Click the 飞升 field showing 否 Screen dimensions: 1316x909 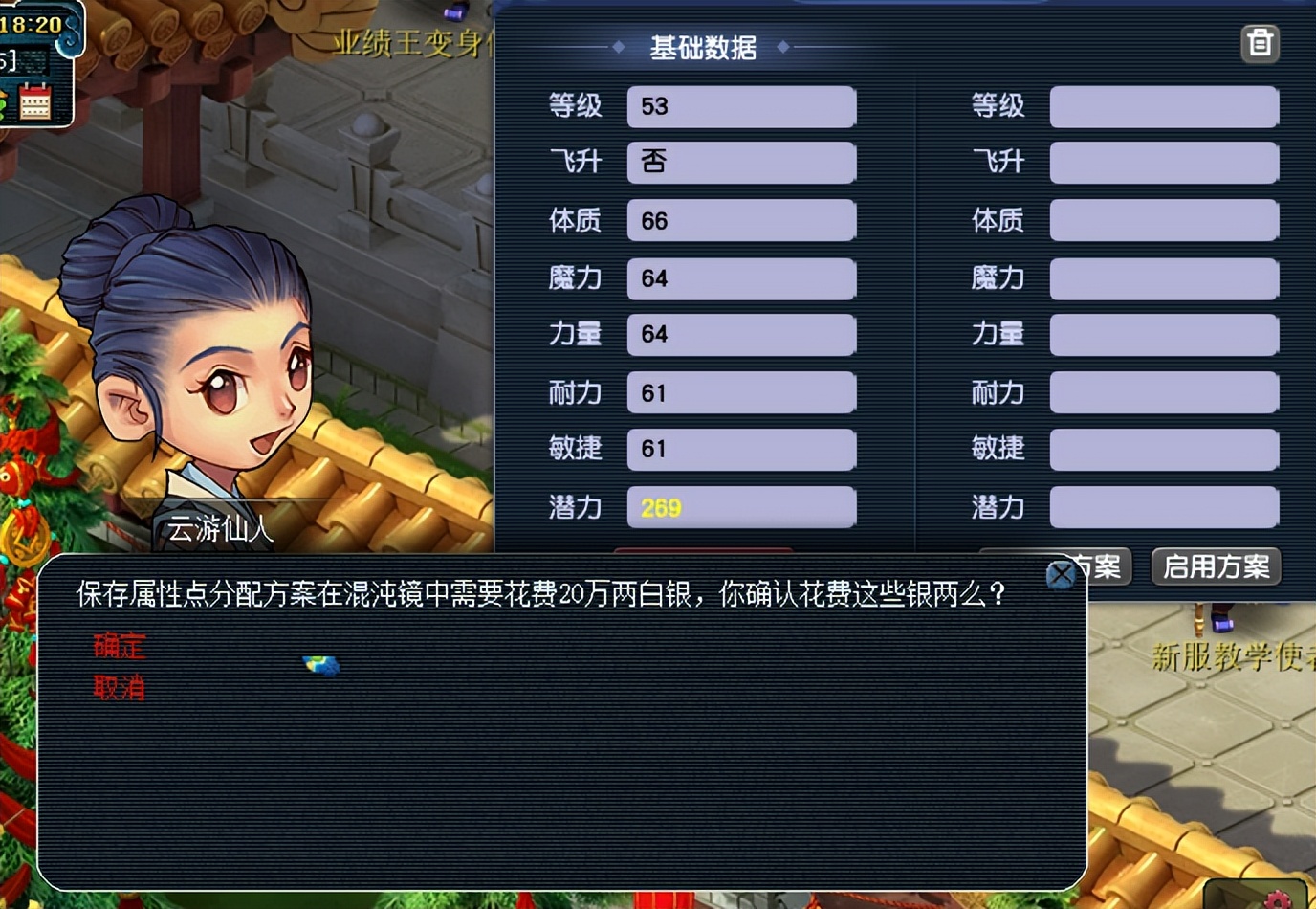[740, 163]
